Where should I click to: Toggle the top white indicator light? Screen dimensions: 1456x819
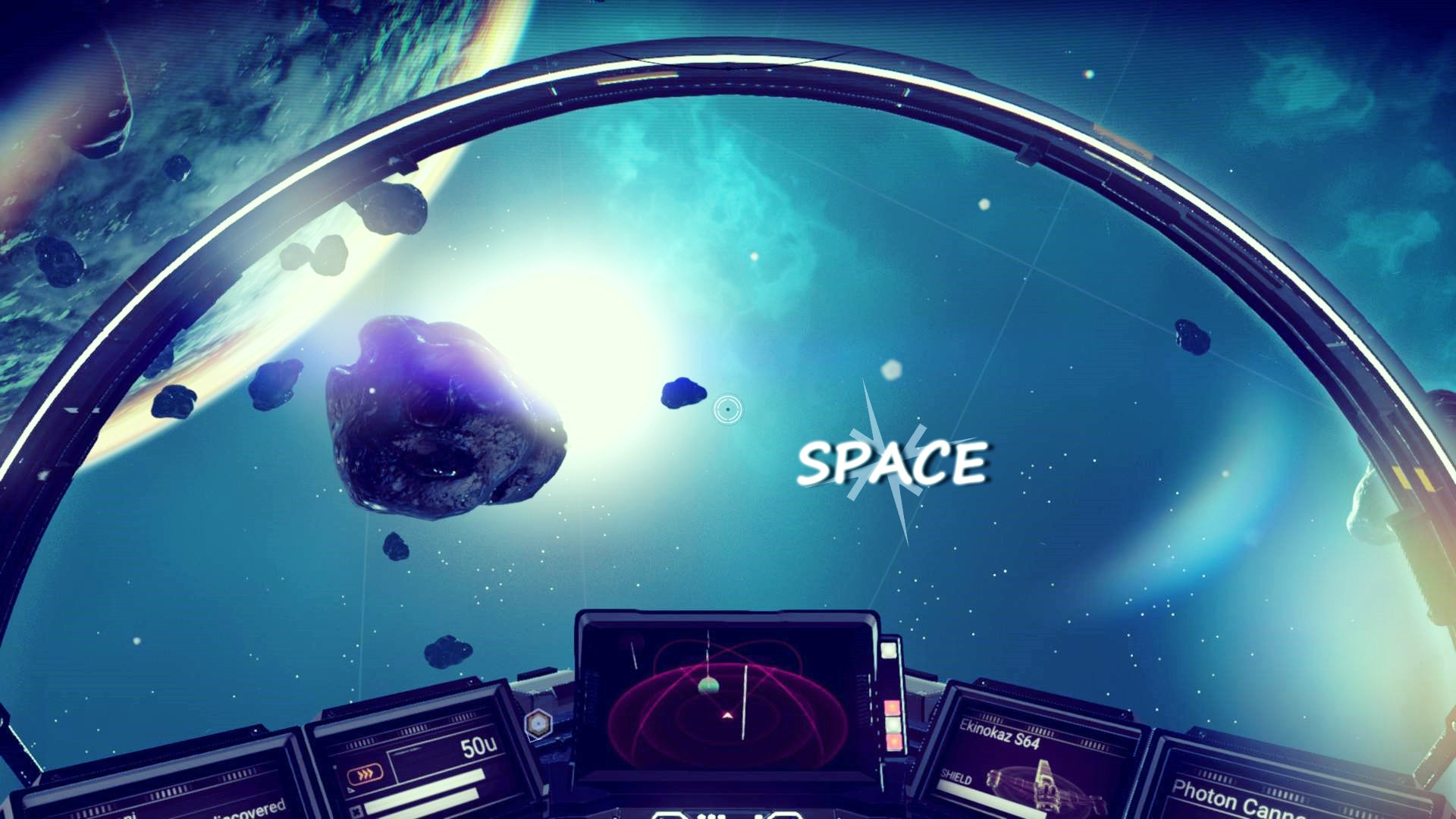click(888, 651)
